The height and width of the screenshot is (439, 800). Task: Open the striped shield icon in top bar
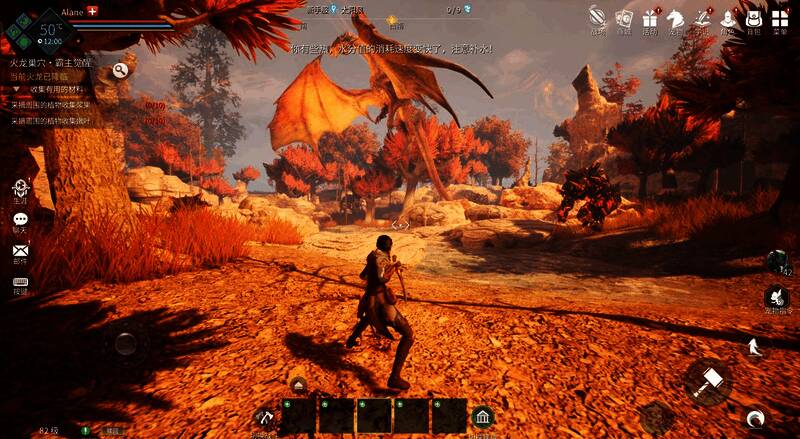pyautogui.click(x=598, y=17)
